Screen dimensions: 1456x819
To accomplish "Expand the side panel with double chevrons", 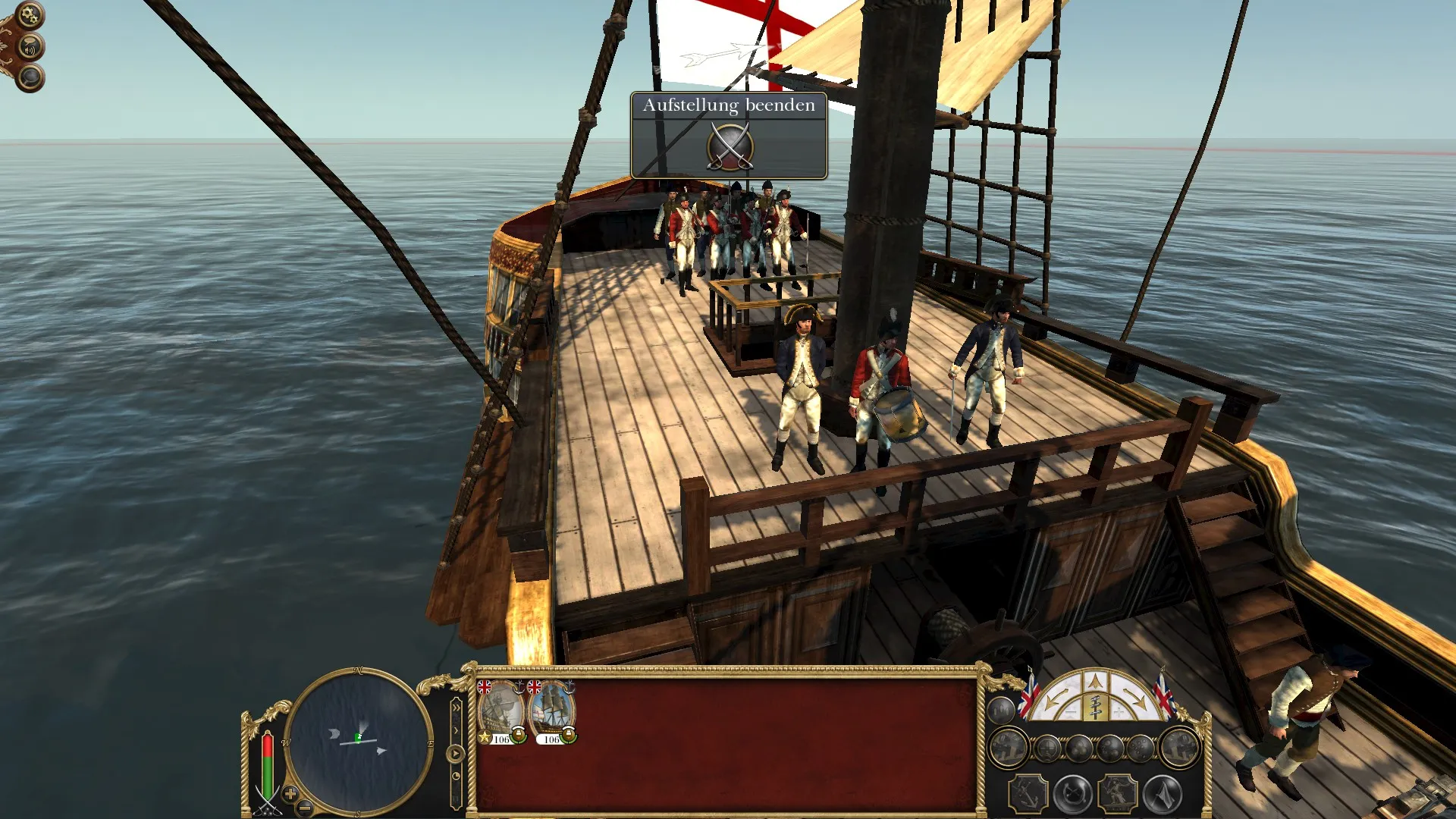I will 457,708.
